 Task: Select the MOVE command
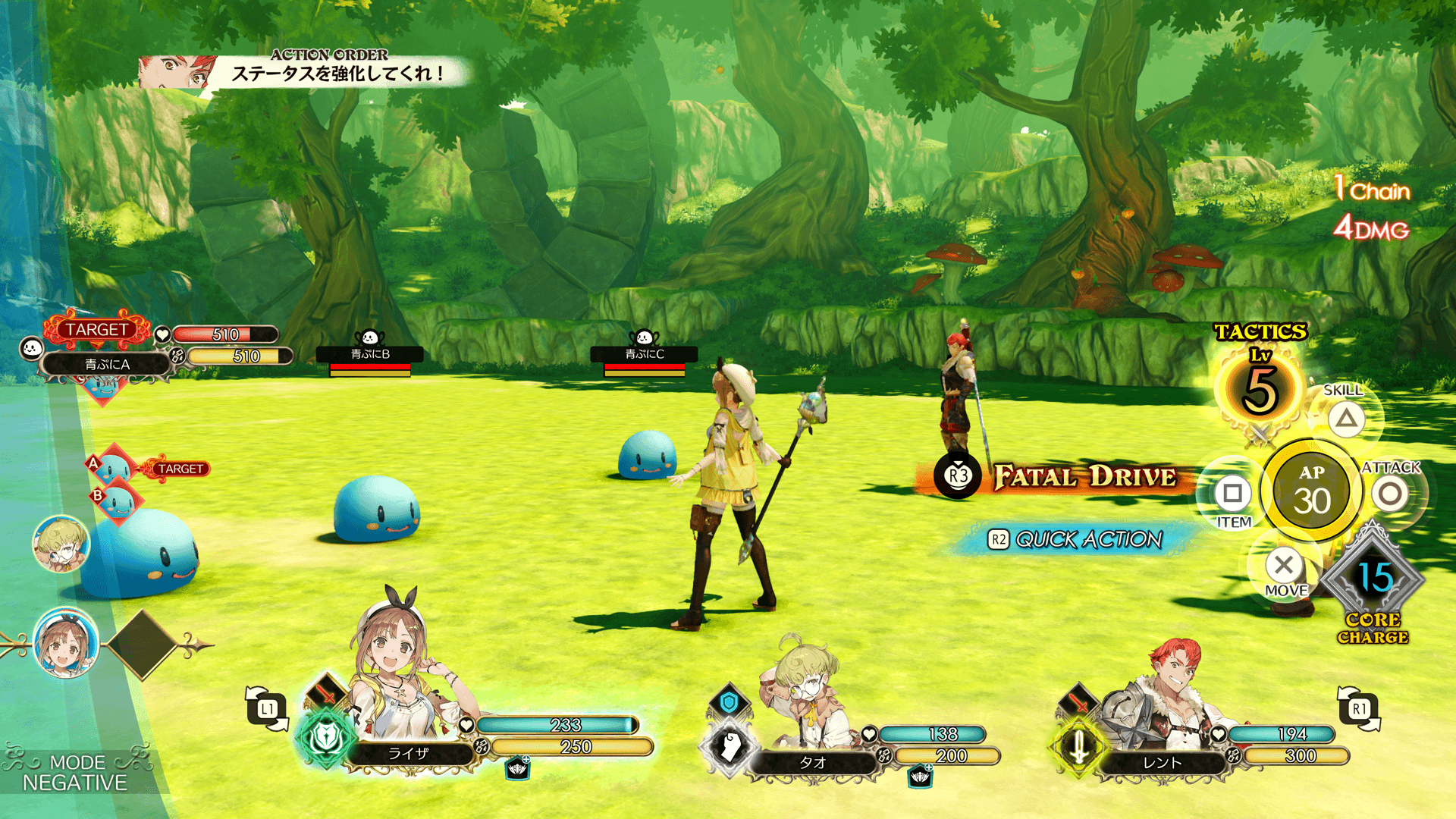(x=1284, y=566)
